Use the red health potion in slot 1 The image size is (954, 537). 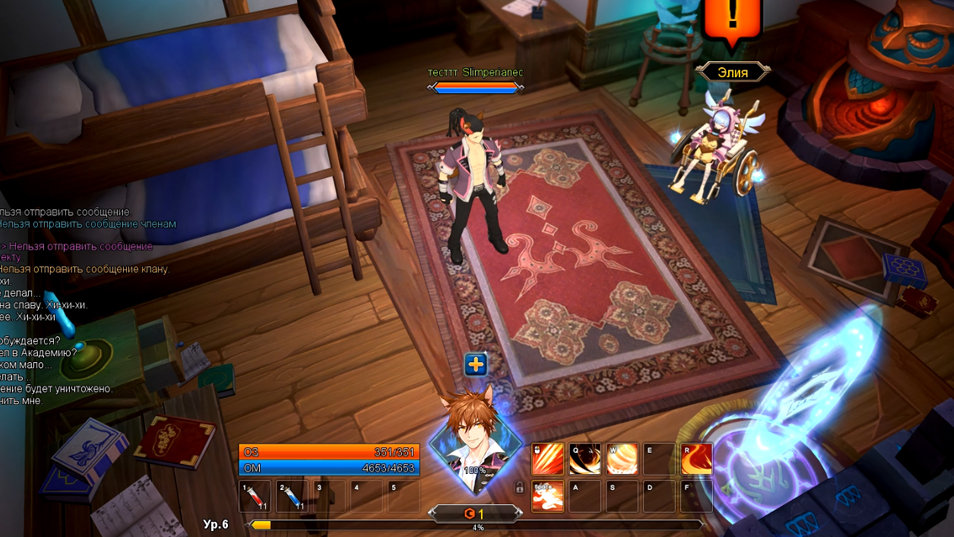pos(256,495)
